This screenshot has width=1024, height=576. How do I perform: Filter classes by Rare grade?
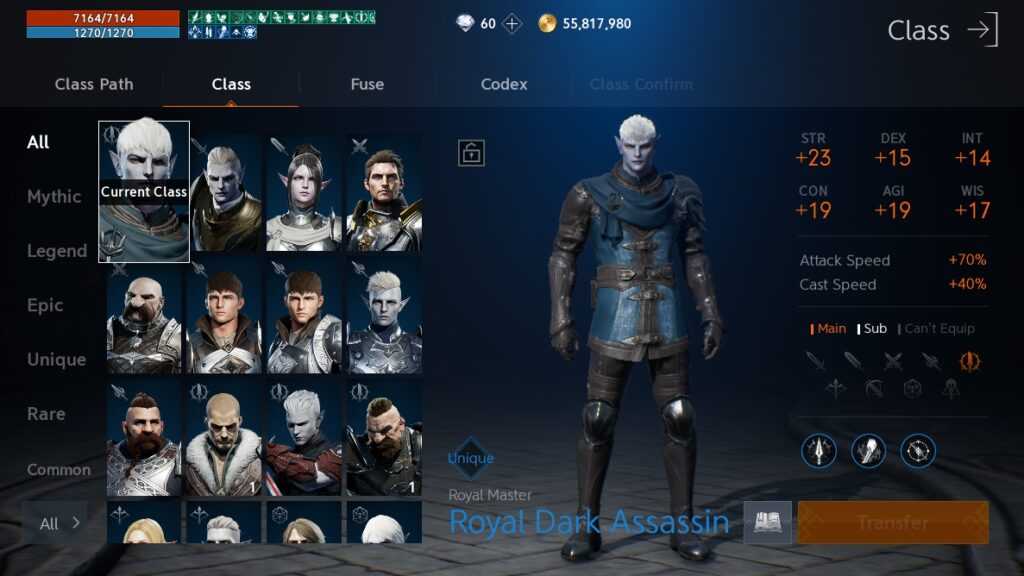pos(46,413)
